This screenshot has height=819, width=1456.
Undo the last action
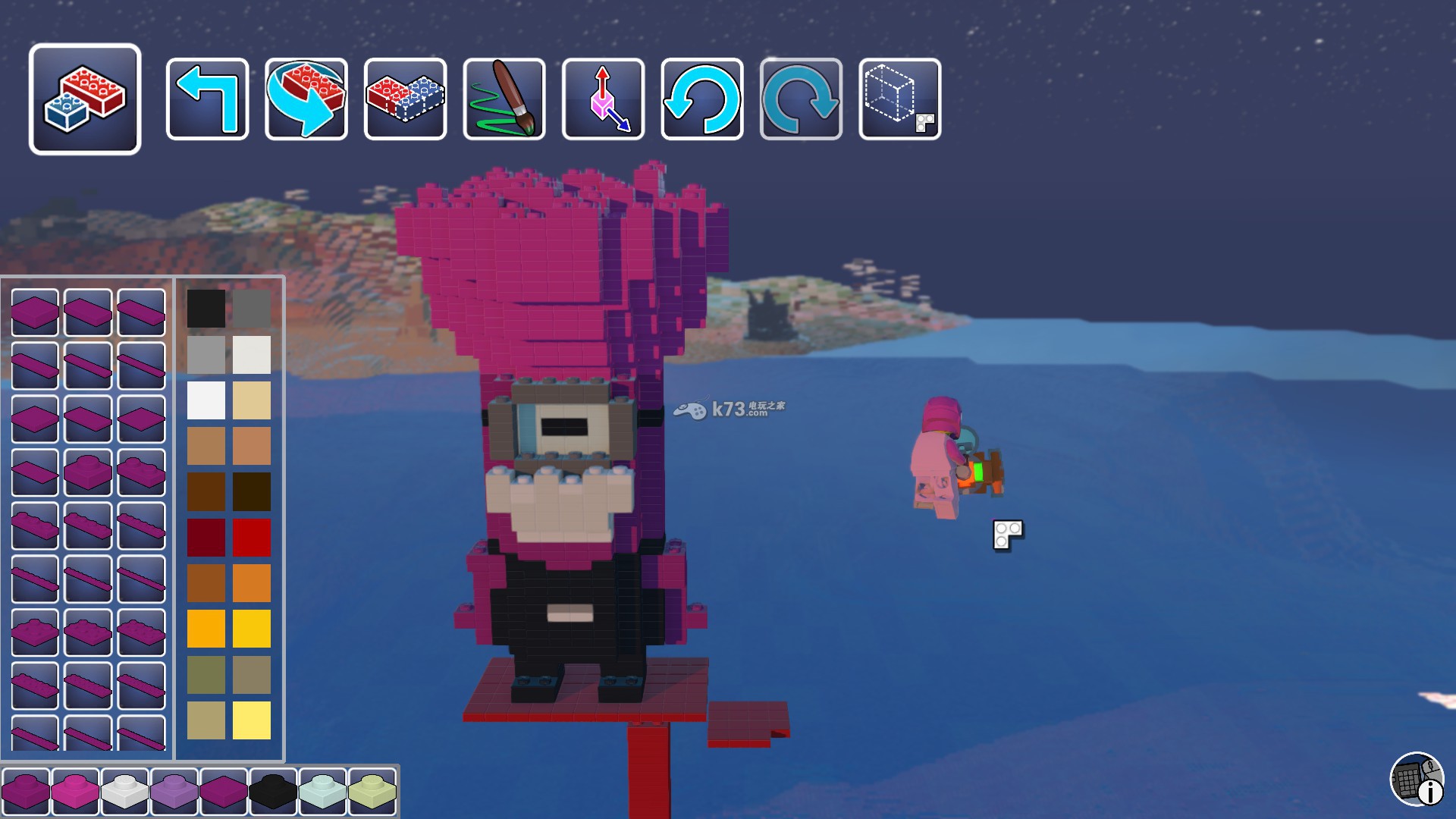[x=702, y=99]
